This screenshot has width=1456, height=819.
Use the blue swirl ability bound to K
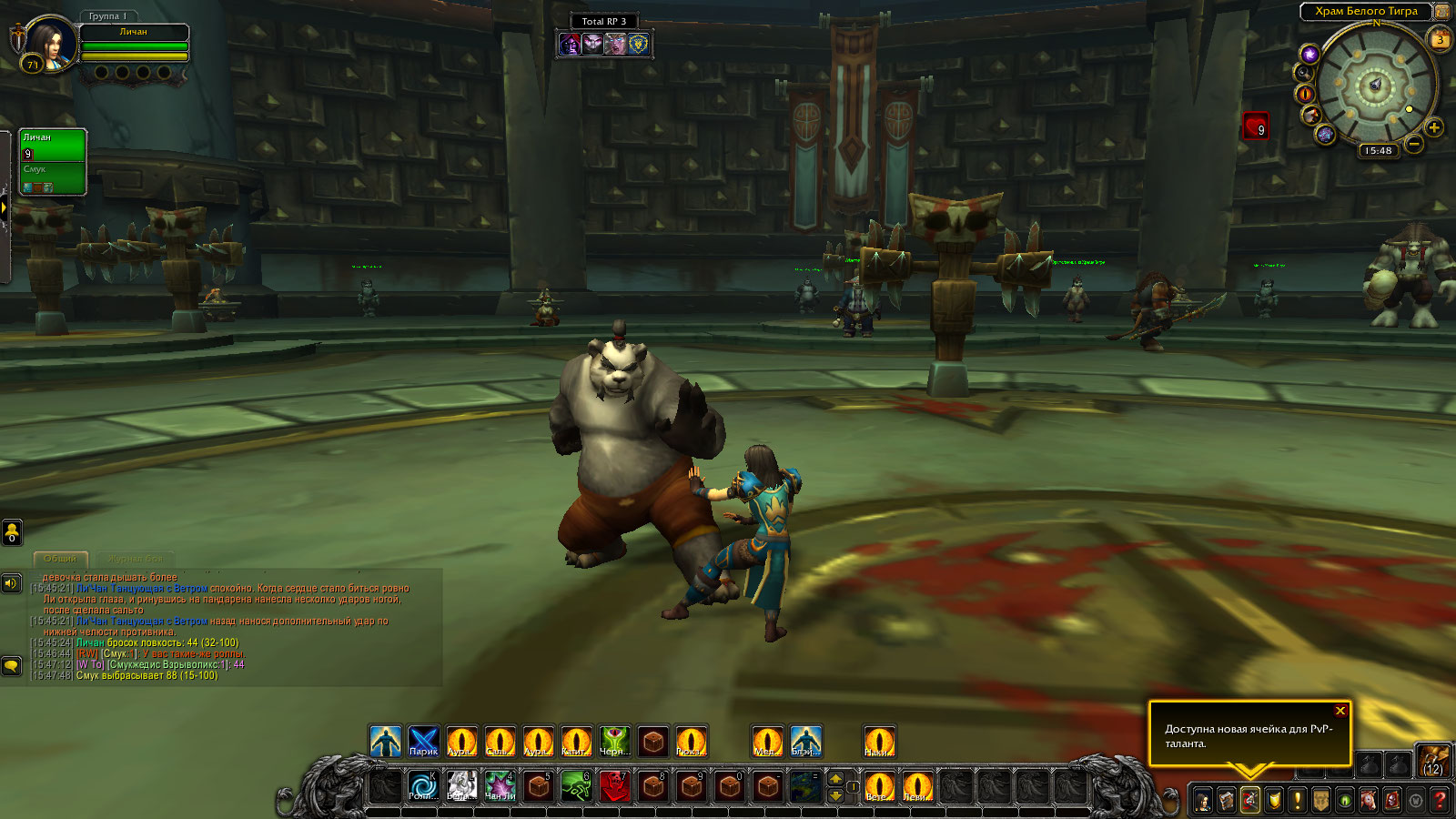click(x=423, y=786)
